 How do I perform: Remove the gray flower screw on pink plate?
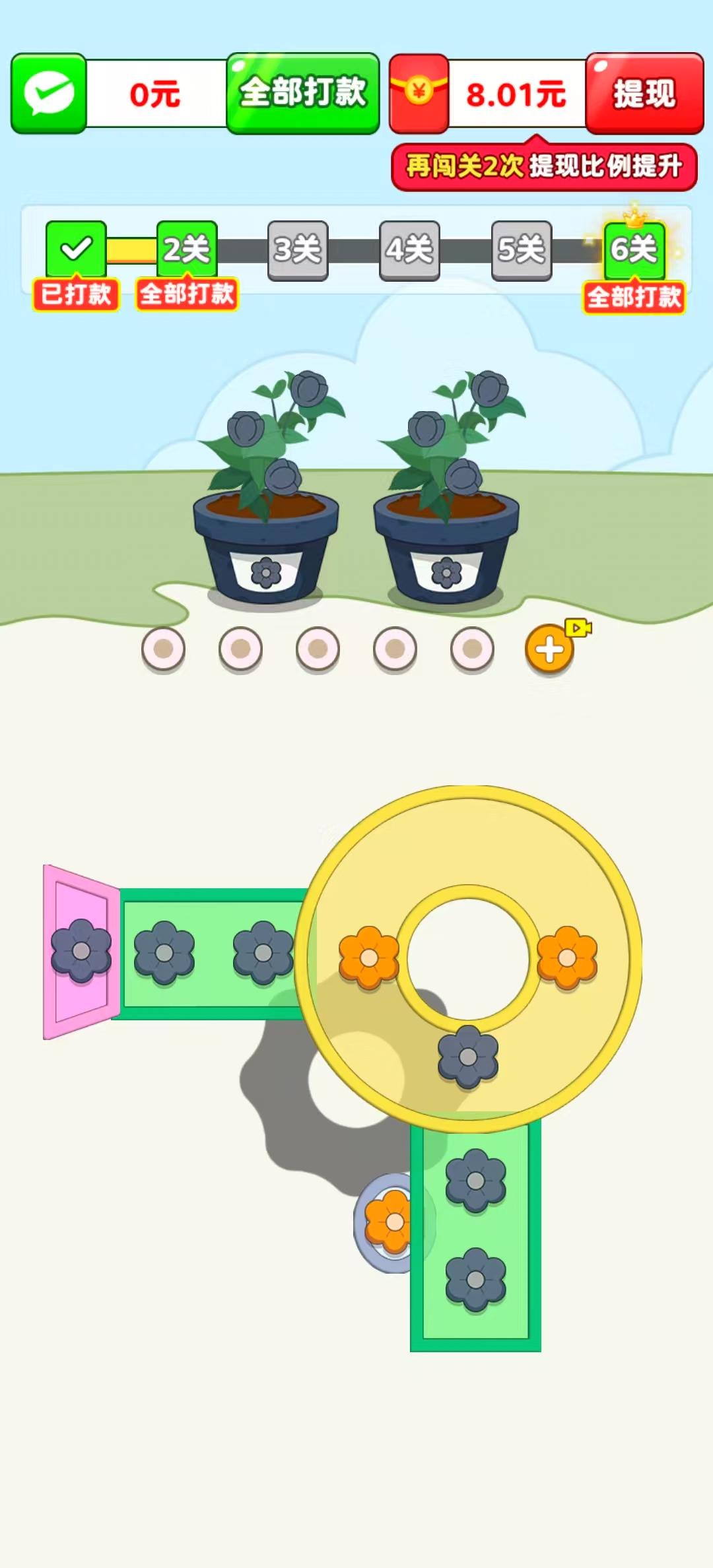pyautogui.click(x=81, y=951)
